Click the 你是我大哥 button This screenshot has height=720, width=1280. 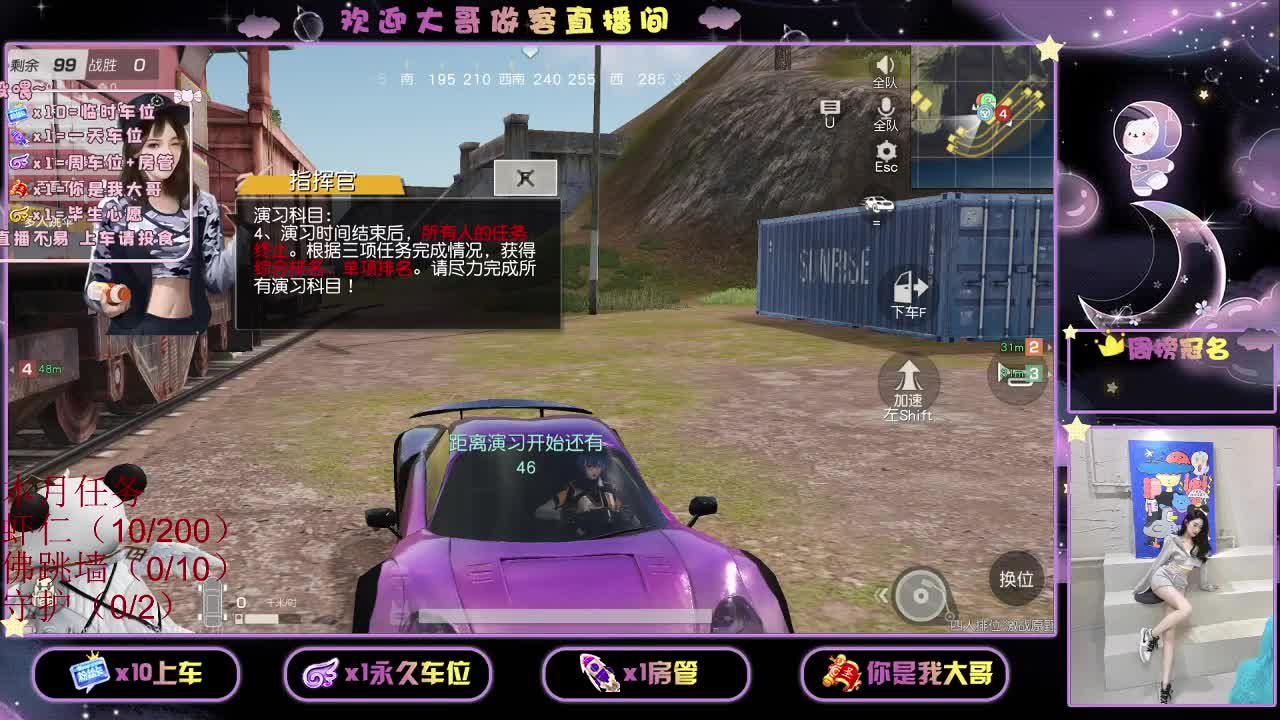[905, 675]
